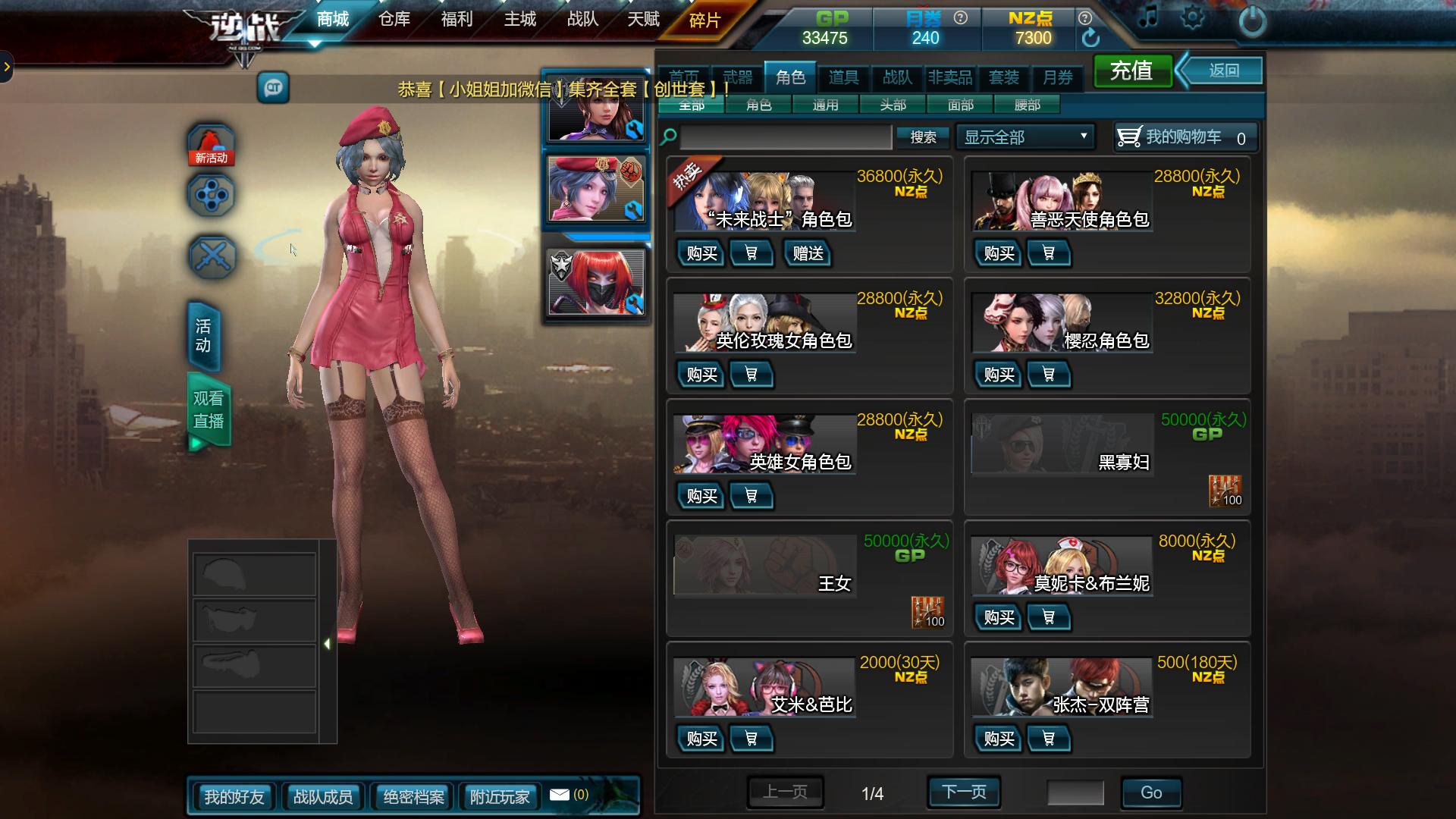Click the green 充值 recharge button
The width and height of the screenshot is (1456, 819).
(1131, 71)
